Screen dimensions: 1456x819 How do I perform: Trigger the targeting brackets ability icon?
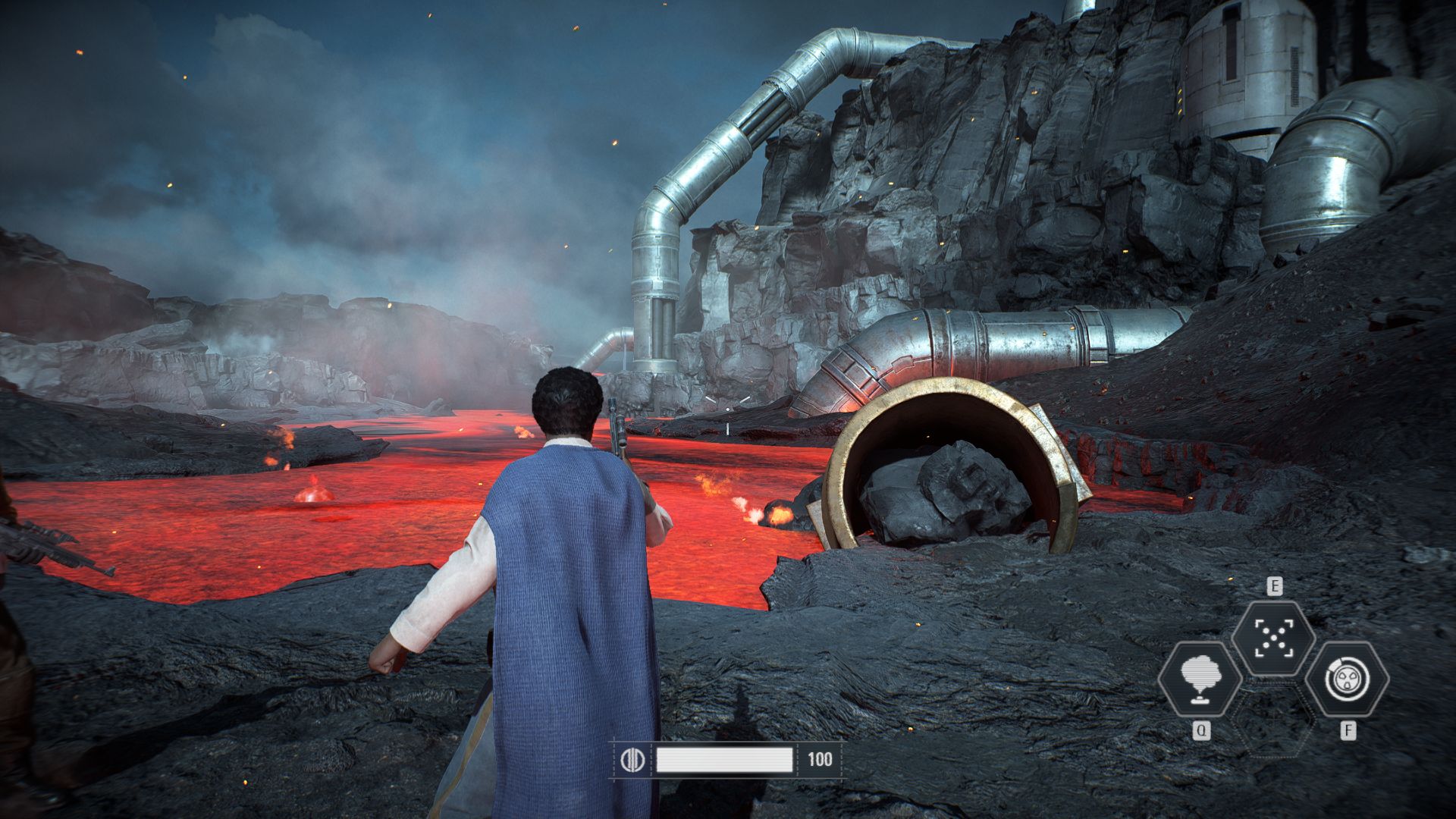pyautogui.click(x=1273, y=637)
